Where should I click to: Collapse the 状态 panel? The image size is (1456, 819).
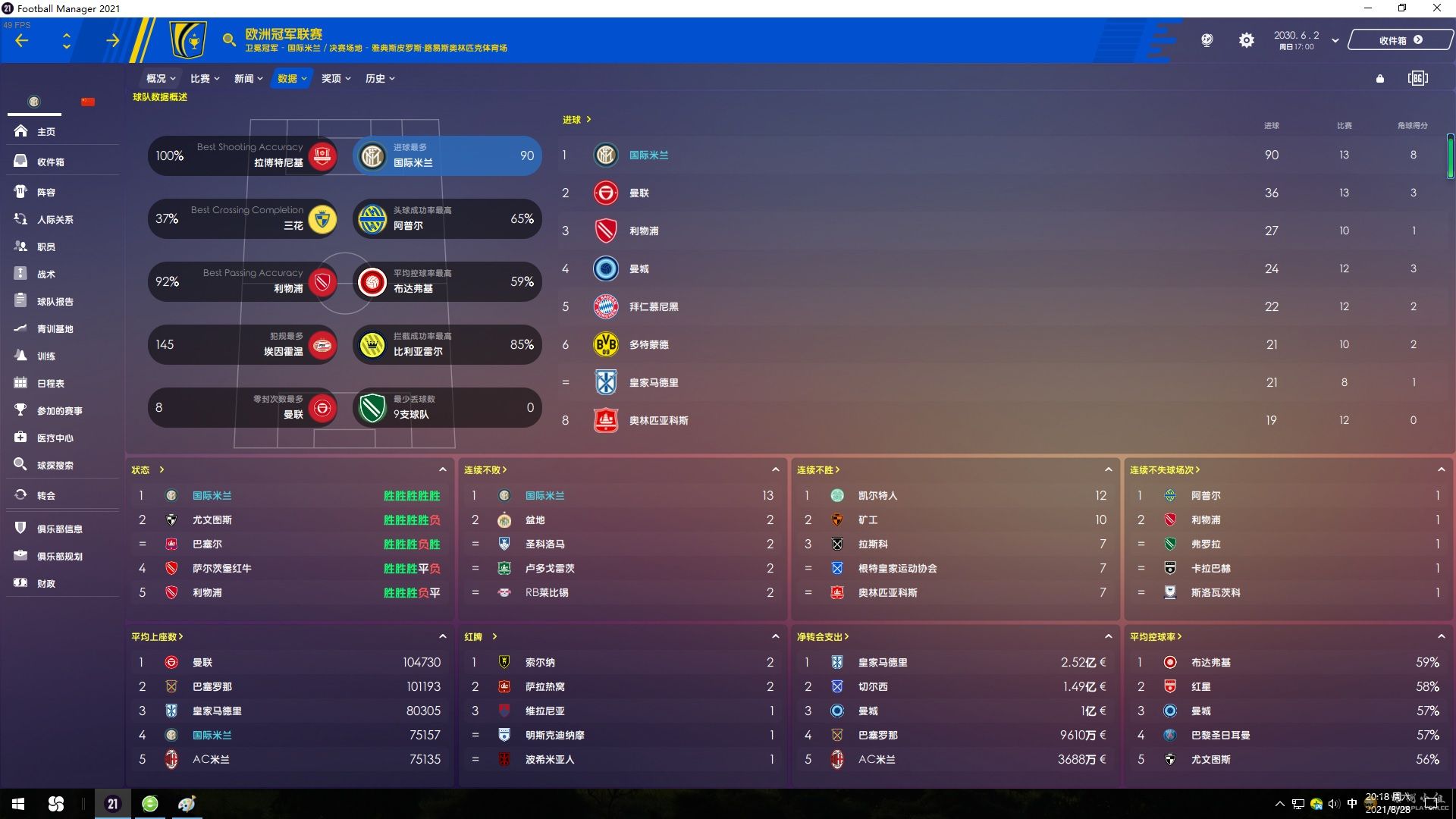point(442,470)
